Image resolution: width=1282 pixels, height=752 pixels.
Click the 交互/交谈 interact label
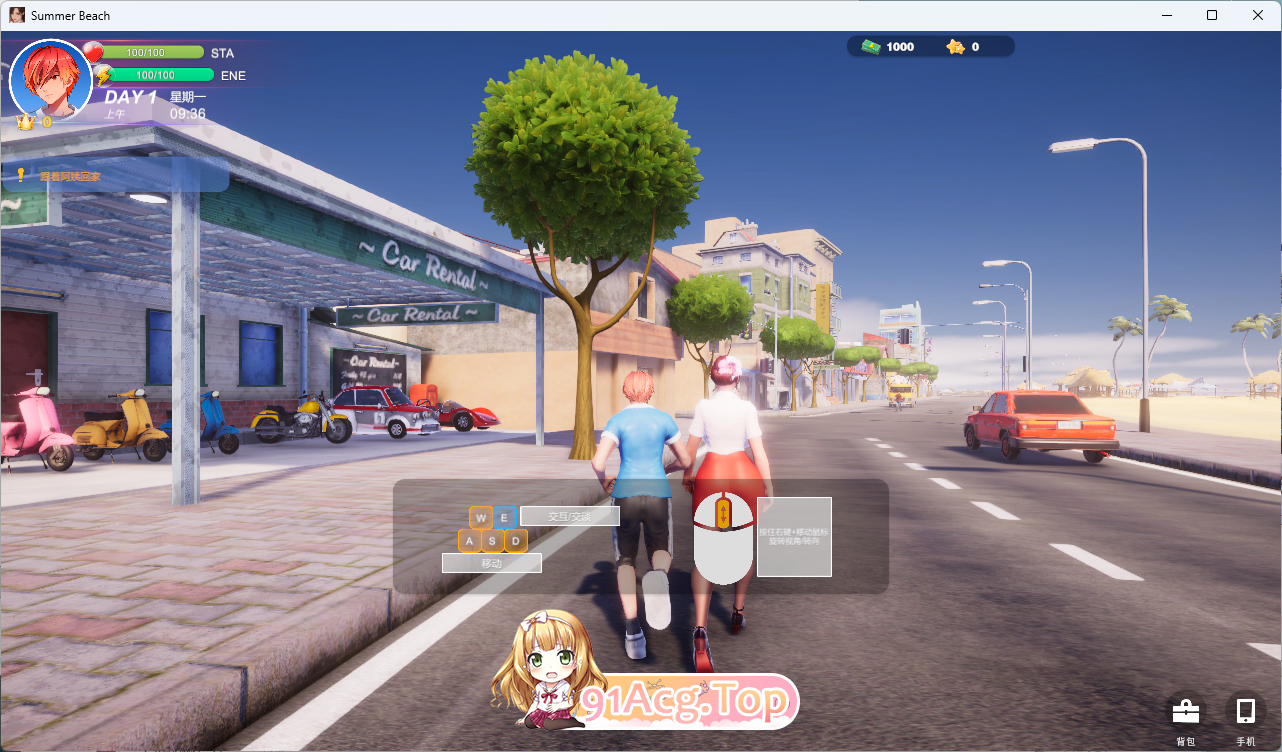click(570, 516)
